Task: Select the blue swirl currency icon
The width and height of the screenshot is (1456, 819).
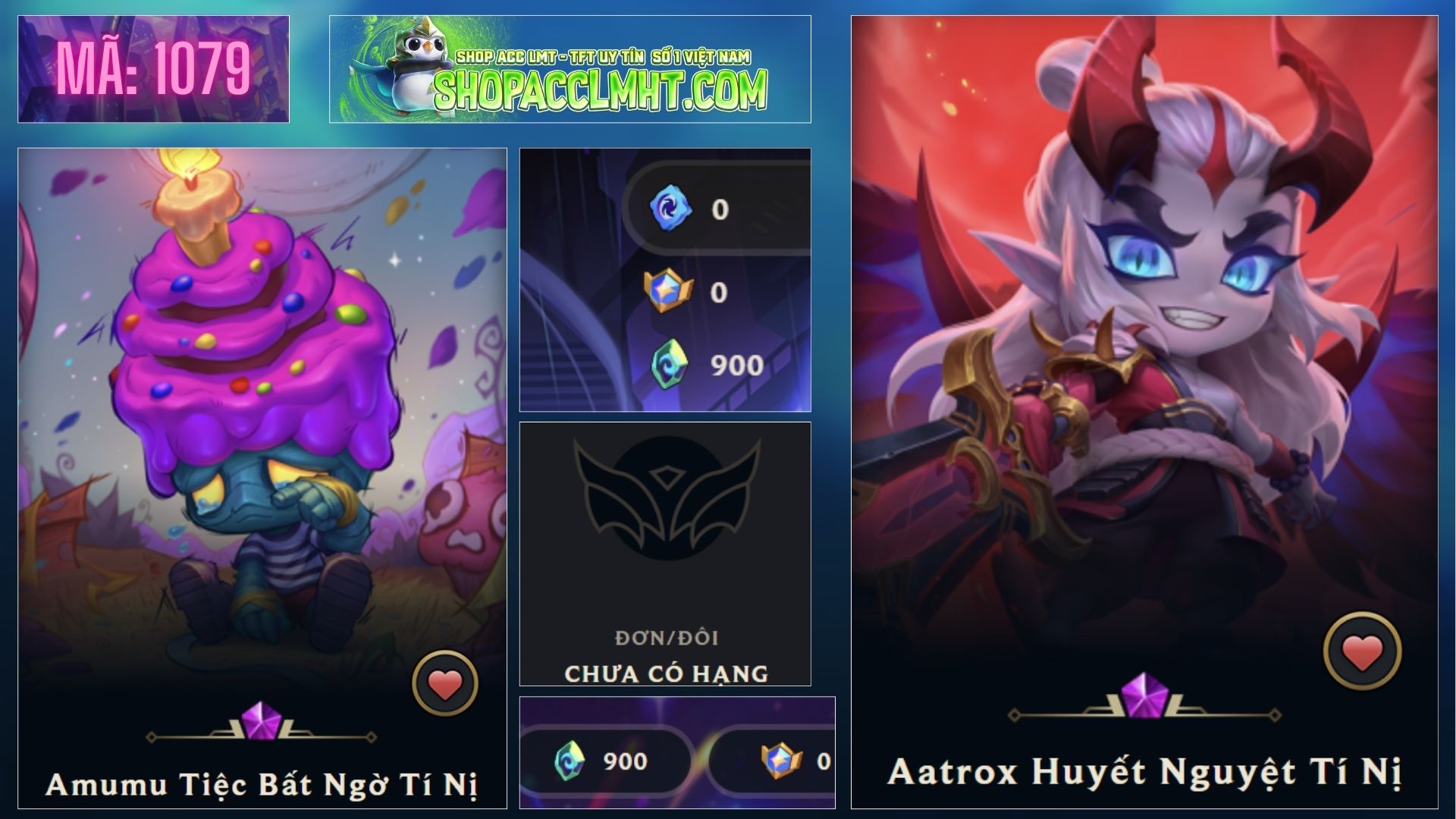Action: [x=670, y=208]
